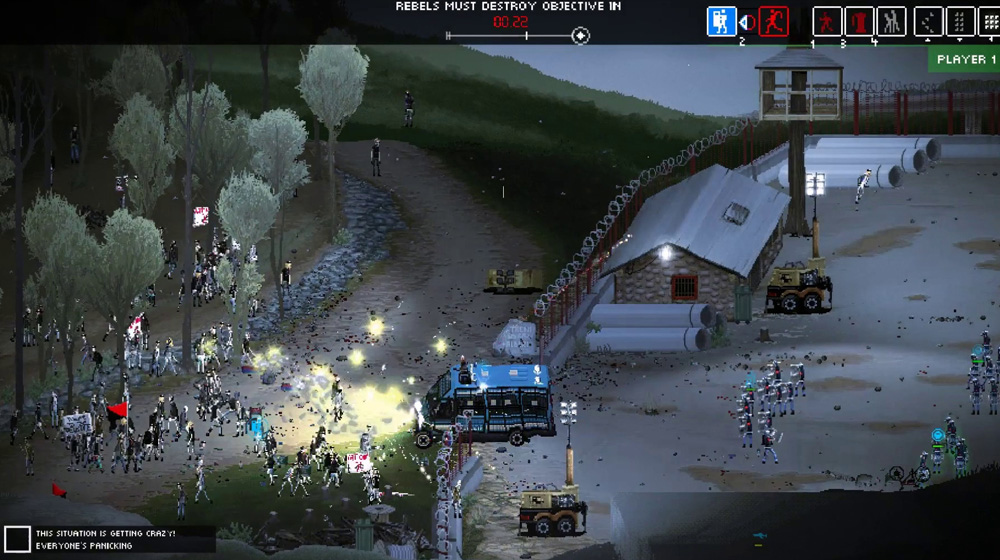Select the two-column formation icon
1000x560 pixels.
(960, 21)
